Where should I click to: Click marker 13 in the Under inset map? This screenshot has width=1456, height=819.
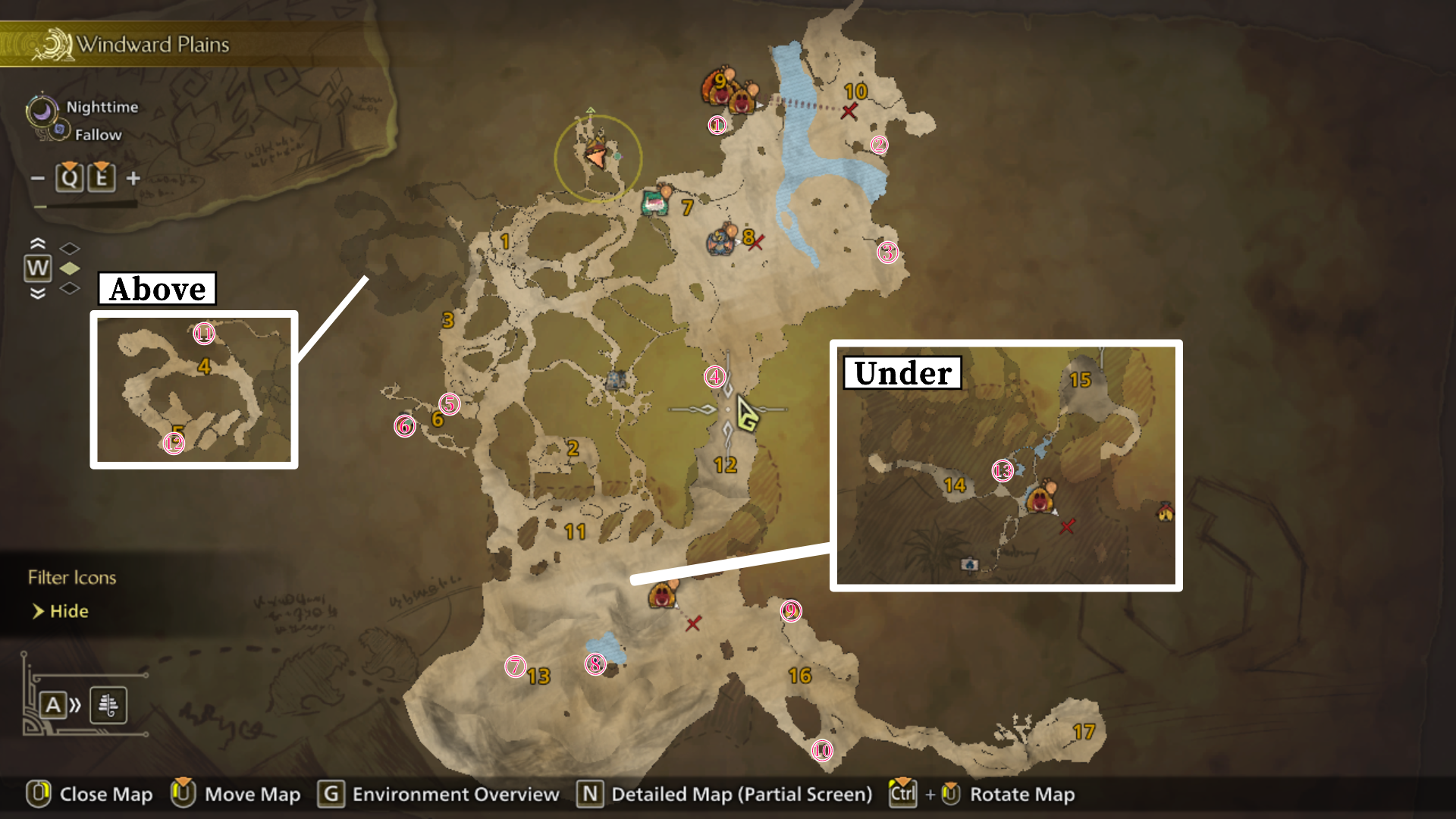(x=1002, y=470)
